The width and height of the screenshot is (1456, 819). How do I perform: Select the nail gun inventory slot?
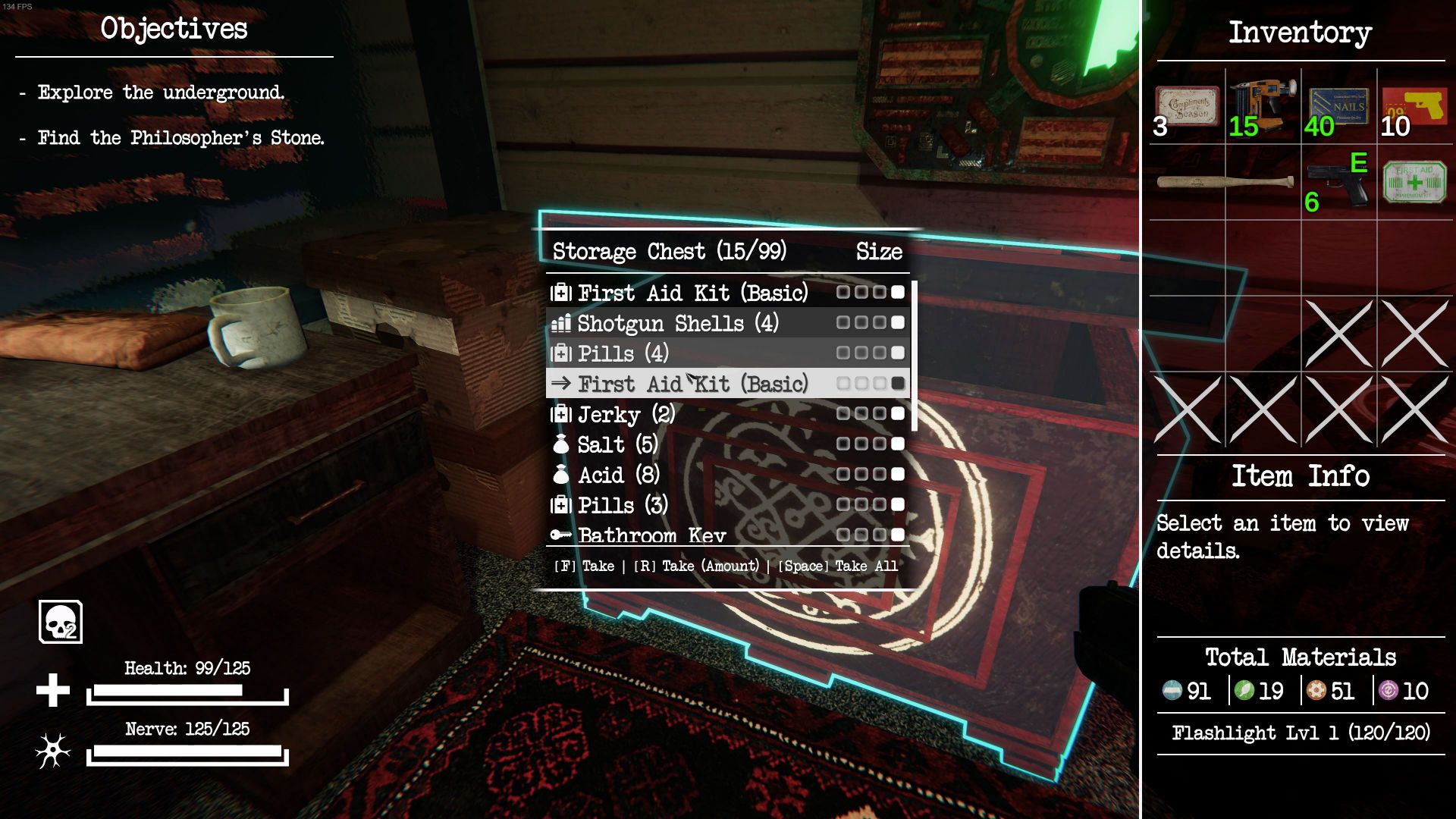click(x=1263, y=107)
